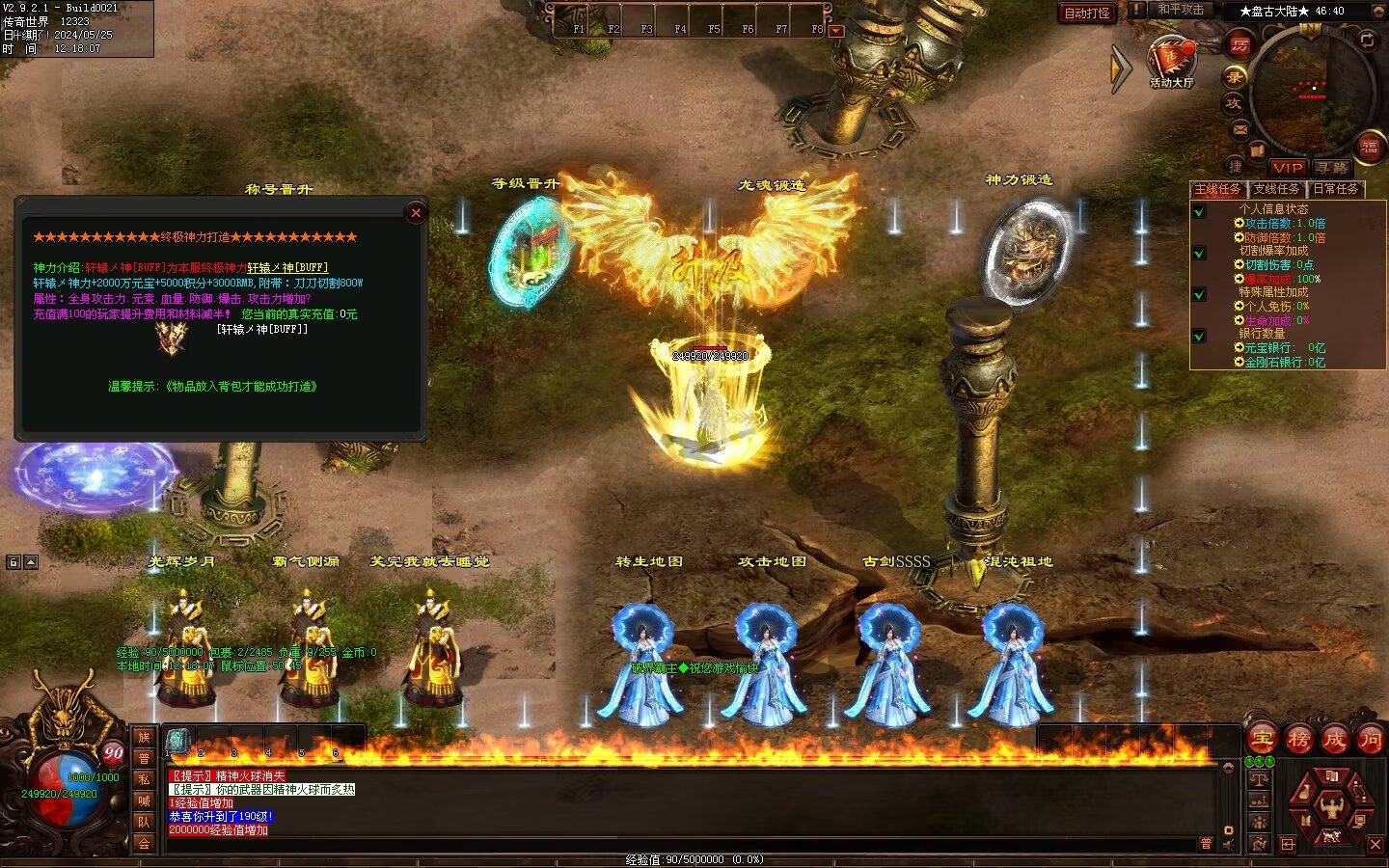Switch the 和平攻击 attack mode
This screenshot has width=1389, height=868.
1181,10
